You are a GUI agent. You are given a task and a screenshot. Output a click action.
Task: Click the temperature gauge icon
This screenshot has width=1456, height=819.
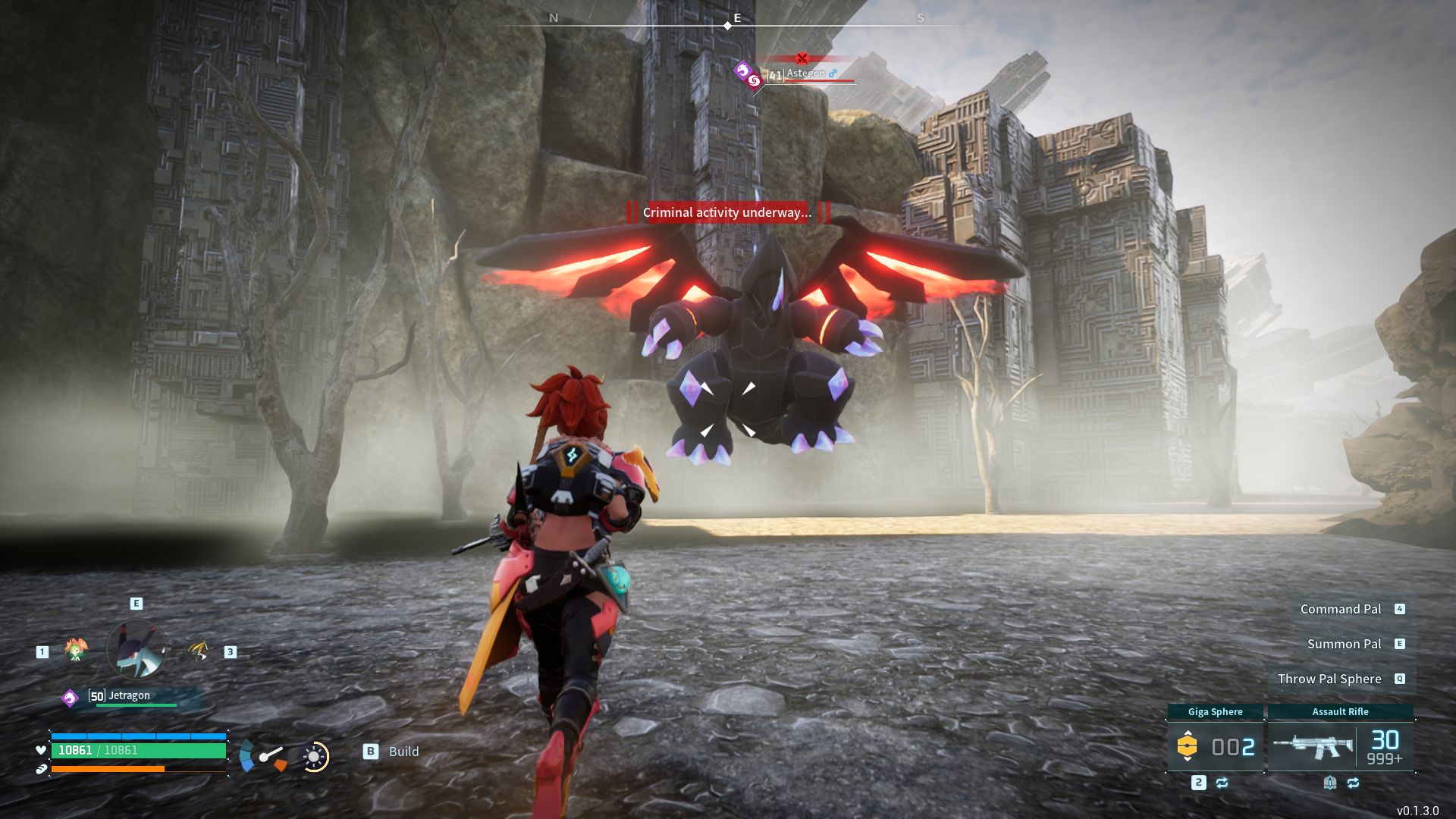(x=263, y=756)
